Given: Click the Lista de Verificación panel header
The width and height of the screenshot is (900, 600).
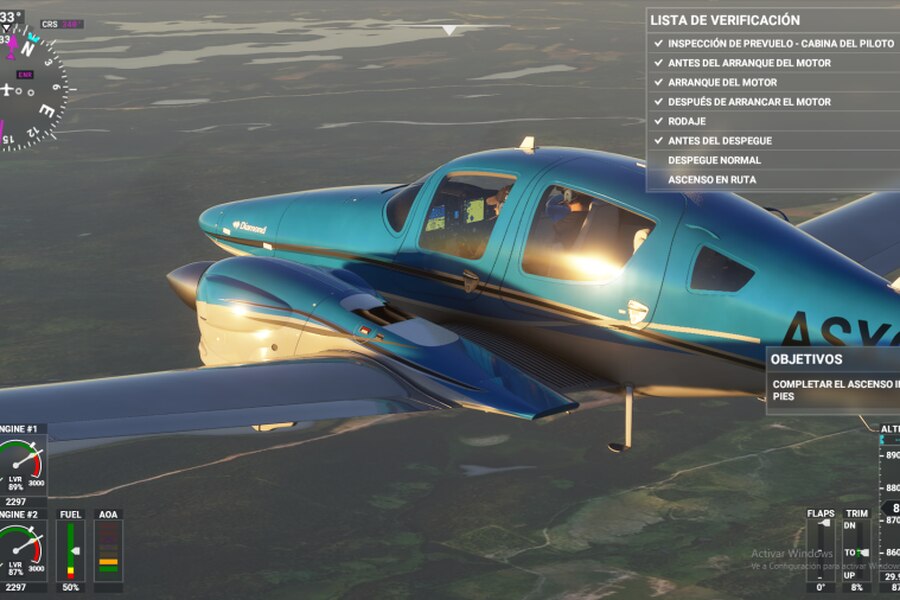Looking at the screenshot, I should point(725,19).
